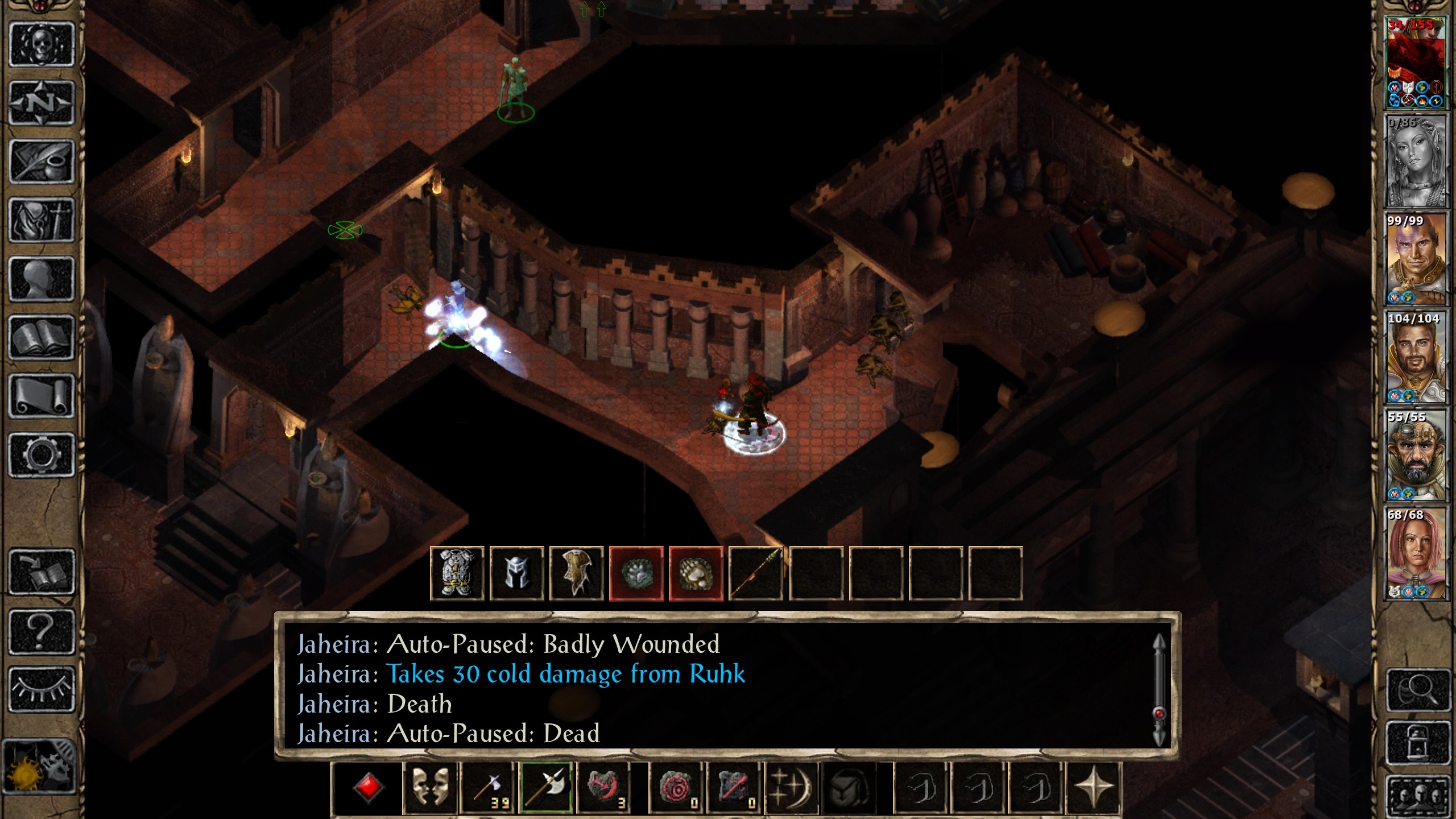Equip the throwing axe with 39 count
1456x819 pixels.
[487, 788]
